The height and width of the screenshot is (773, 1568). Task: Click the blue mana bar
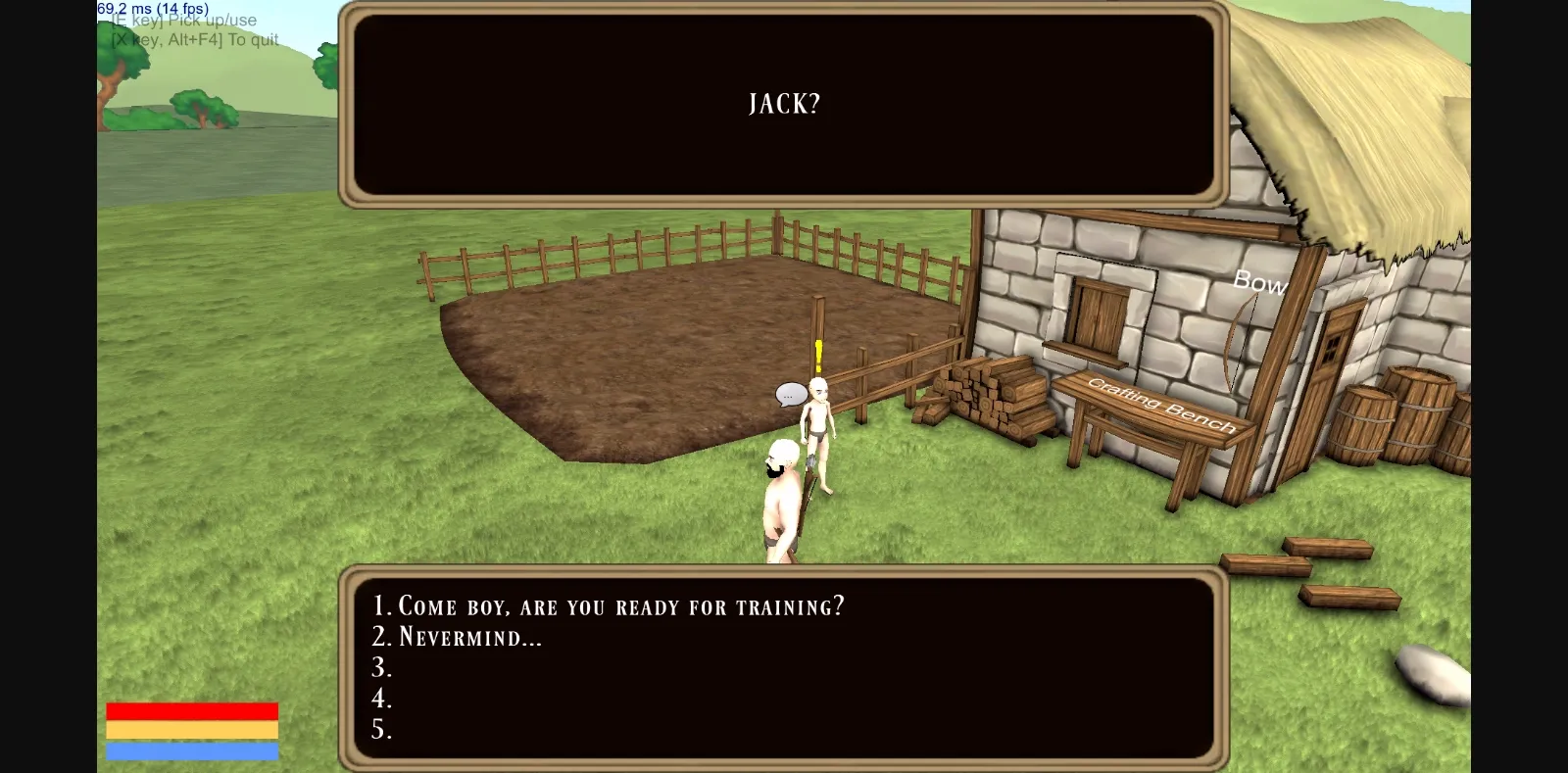tap(191, 750)
